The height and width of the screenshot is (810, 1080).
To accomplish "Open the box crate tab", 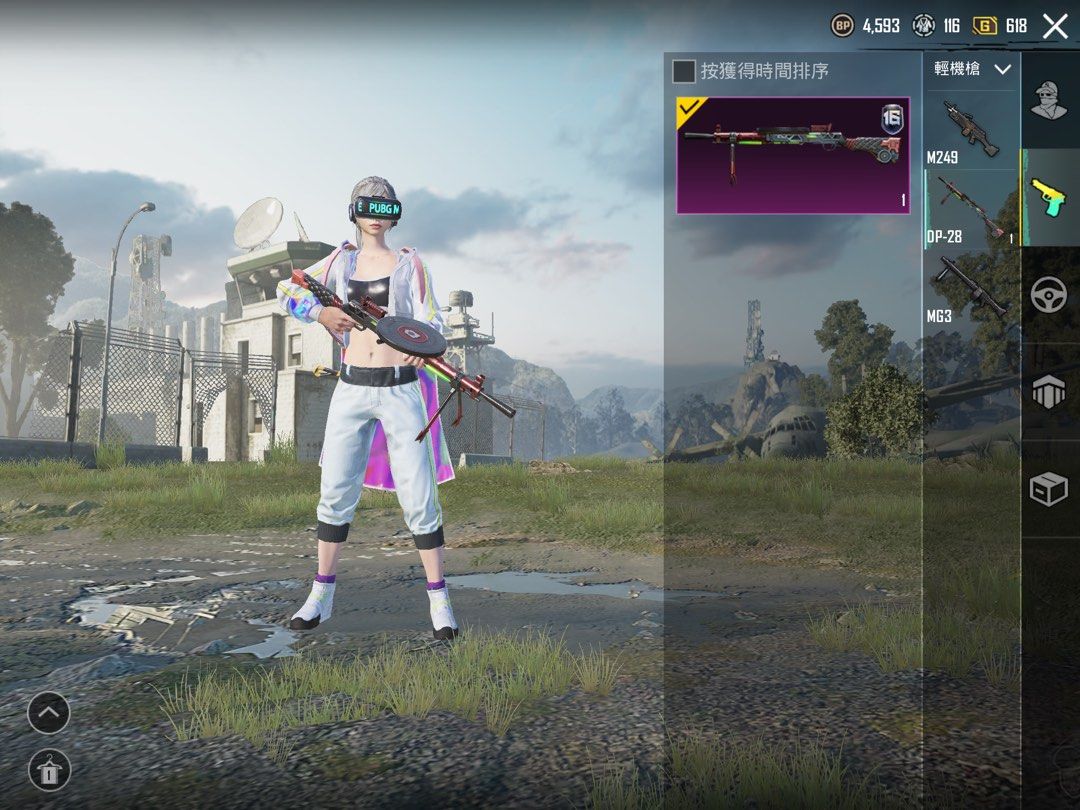I will (x=1049, y=489).
